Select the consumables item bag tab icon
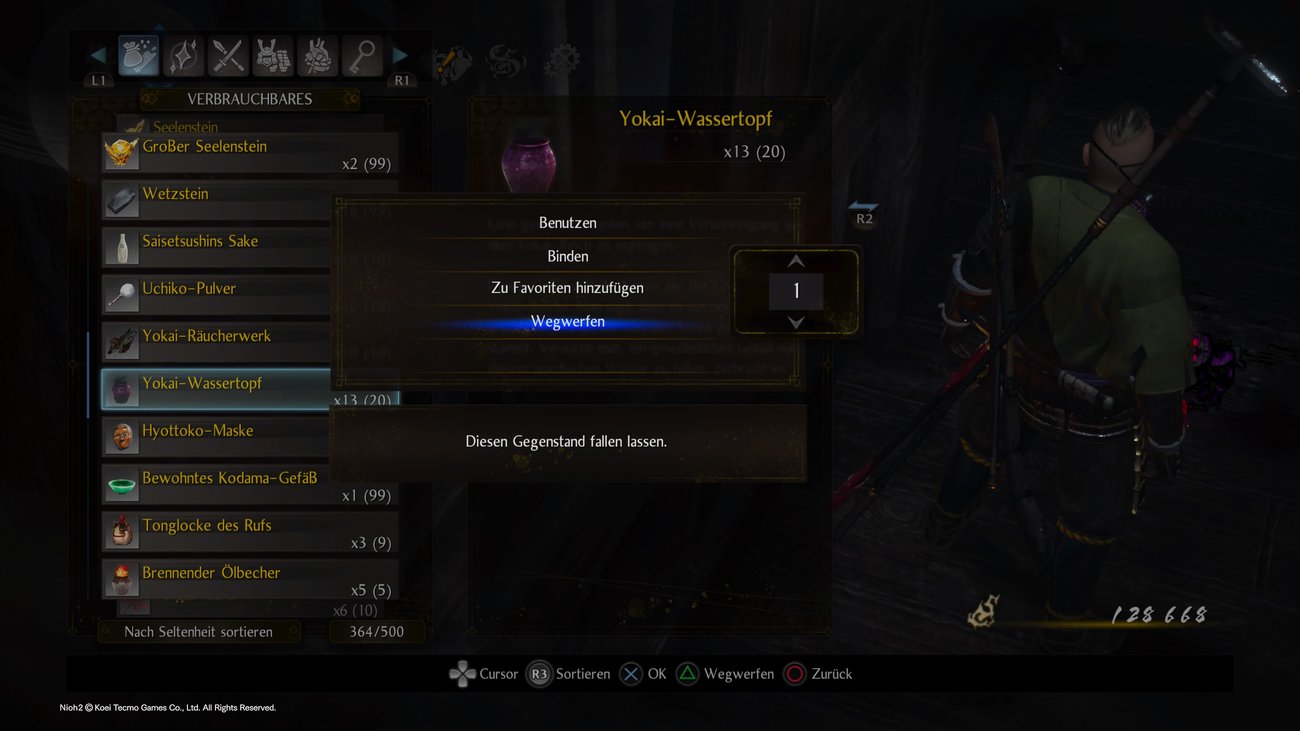The height and width of the screenshot is (731, 1300). 138,56
